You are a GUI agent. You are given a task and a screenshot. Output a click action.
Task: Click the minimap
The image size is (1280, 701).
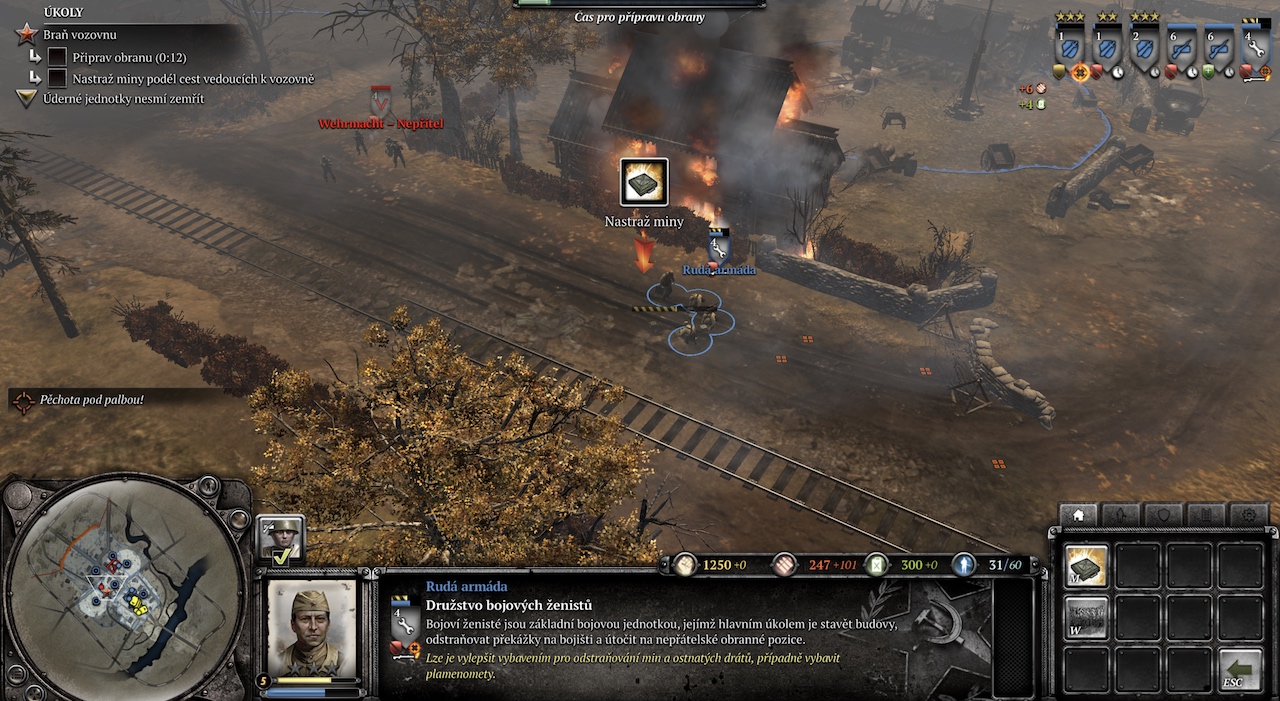pyautogui.click(x=122, y=590)
